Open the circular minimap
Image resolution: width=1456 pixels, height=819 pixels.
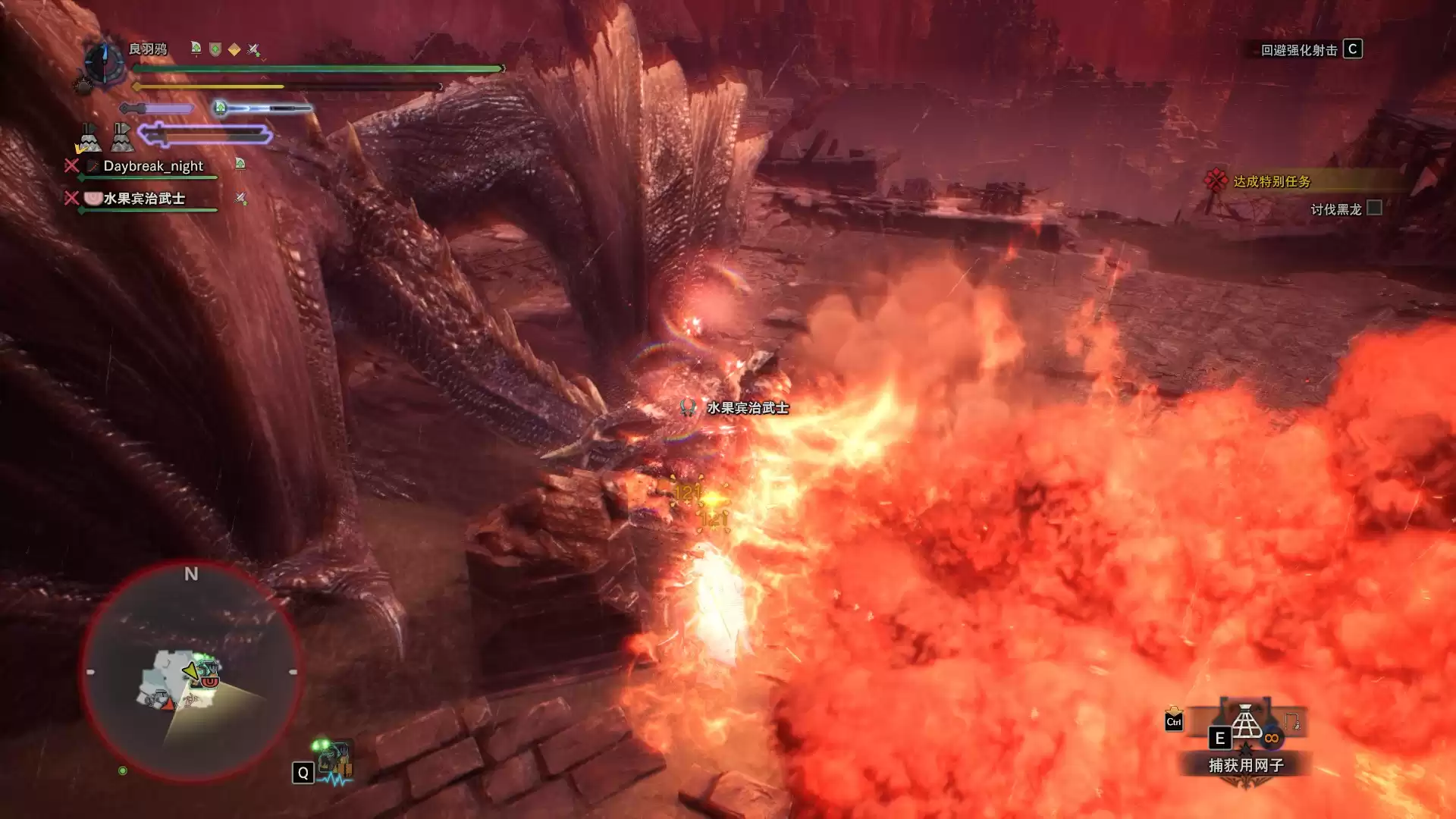point(191,672)
